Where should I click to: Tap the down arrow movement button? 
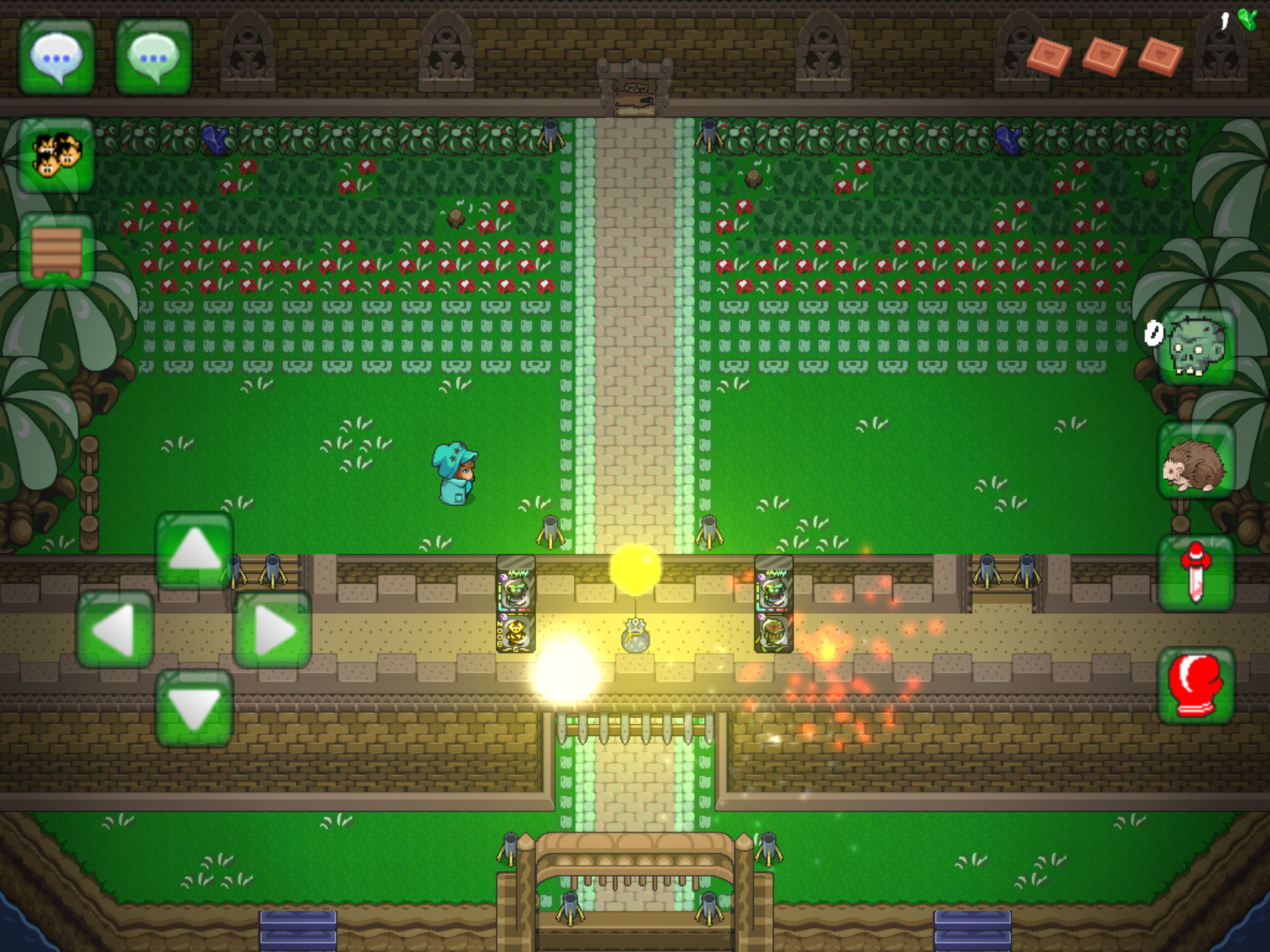pos(194,708)
